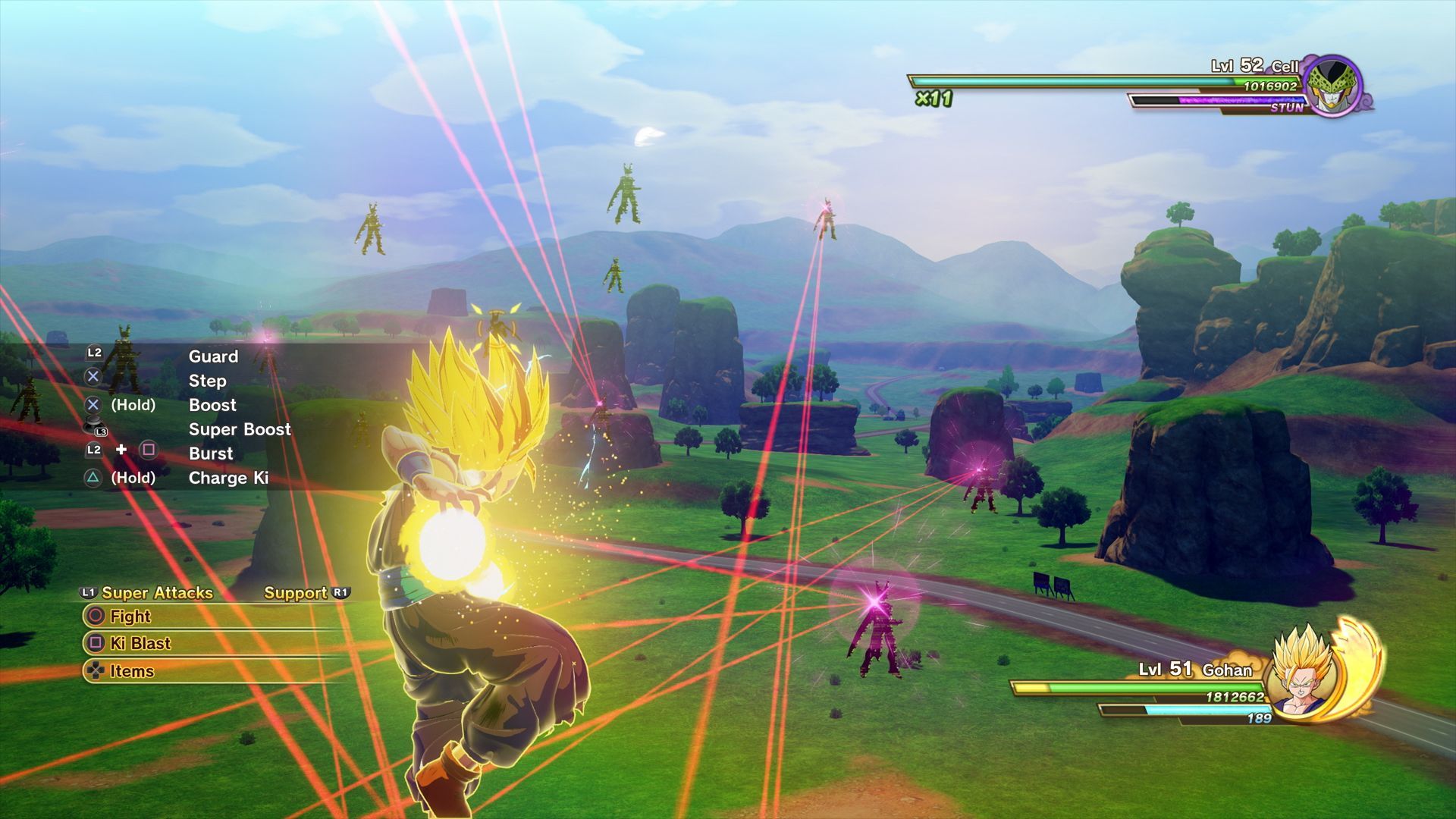Viewport: 1456px width, 819px height.
Task: Click the D-pad Items icon
Action: (96, 671)
